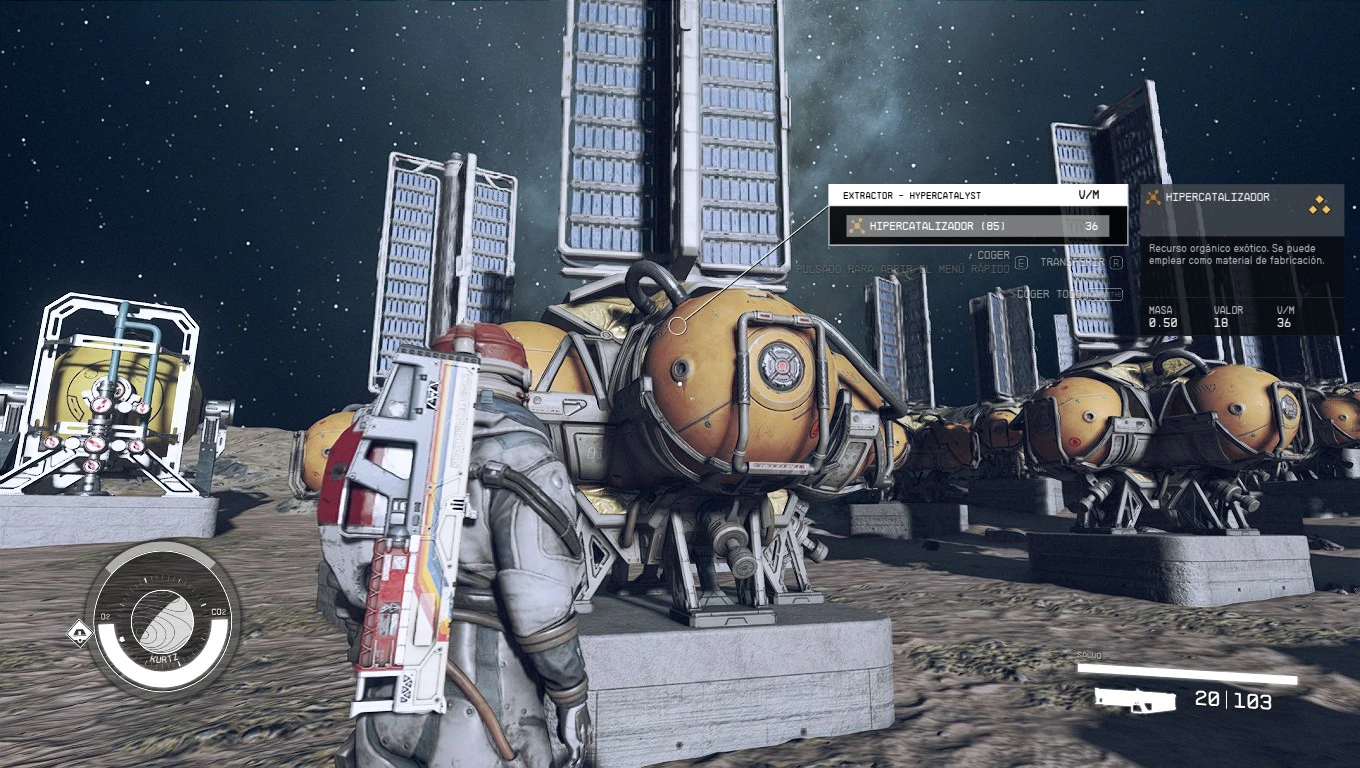1360x768 pixels.
Task: Choose the Transferir option
Action: point(1074,262)
